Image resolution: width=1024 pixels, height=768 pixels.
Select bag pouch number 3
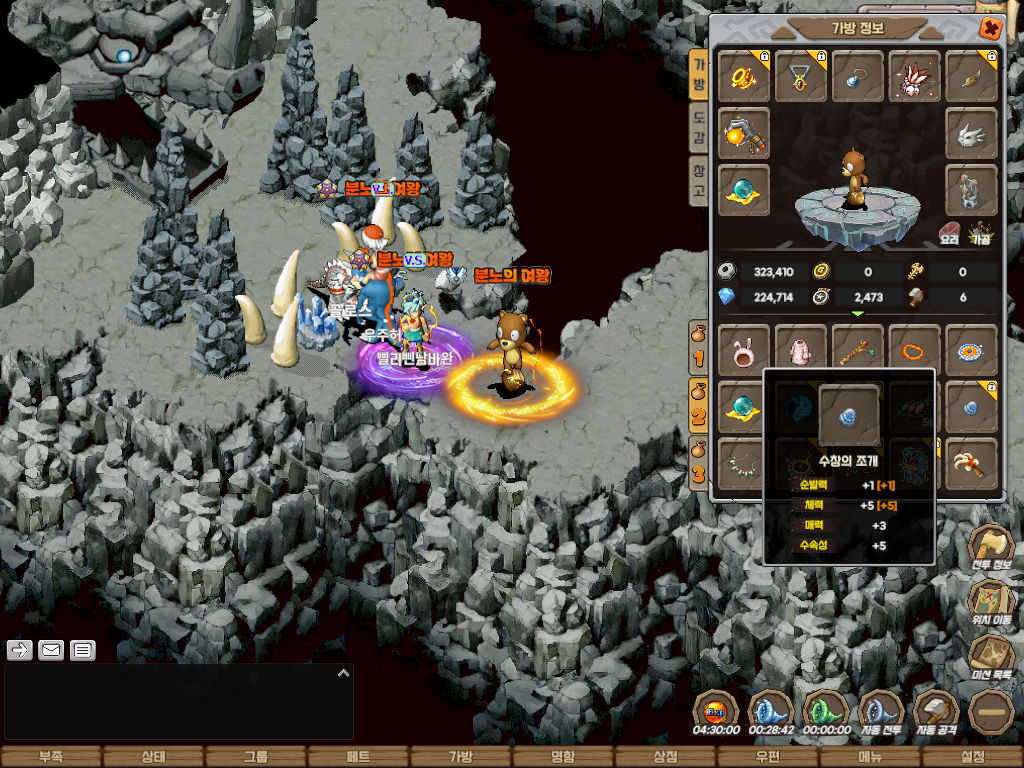(700, 462)
